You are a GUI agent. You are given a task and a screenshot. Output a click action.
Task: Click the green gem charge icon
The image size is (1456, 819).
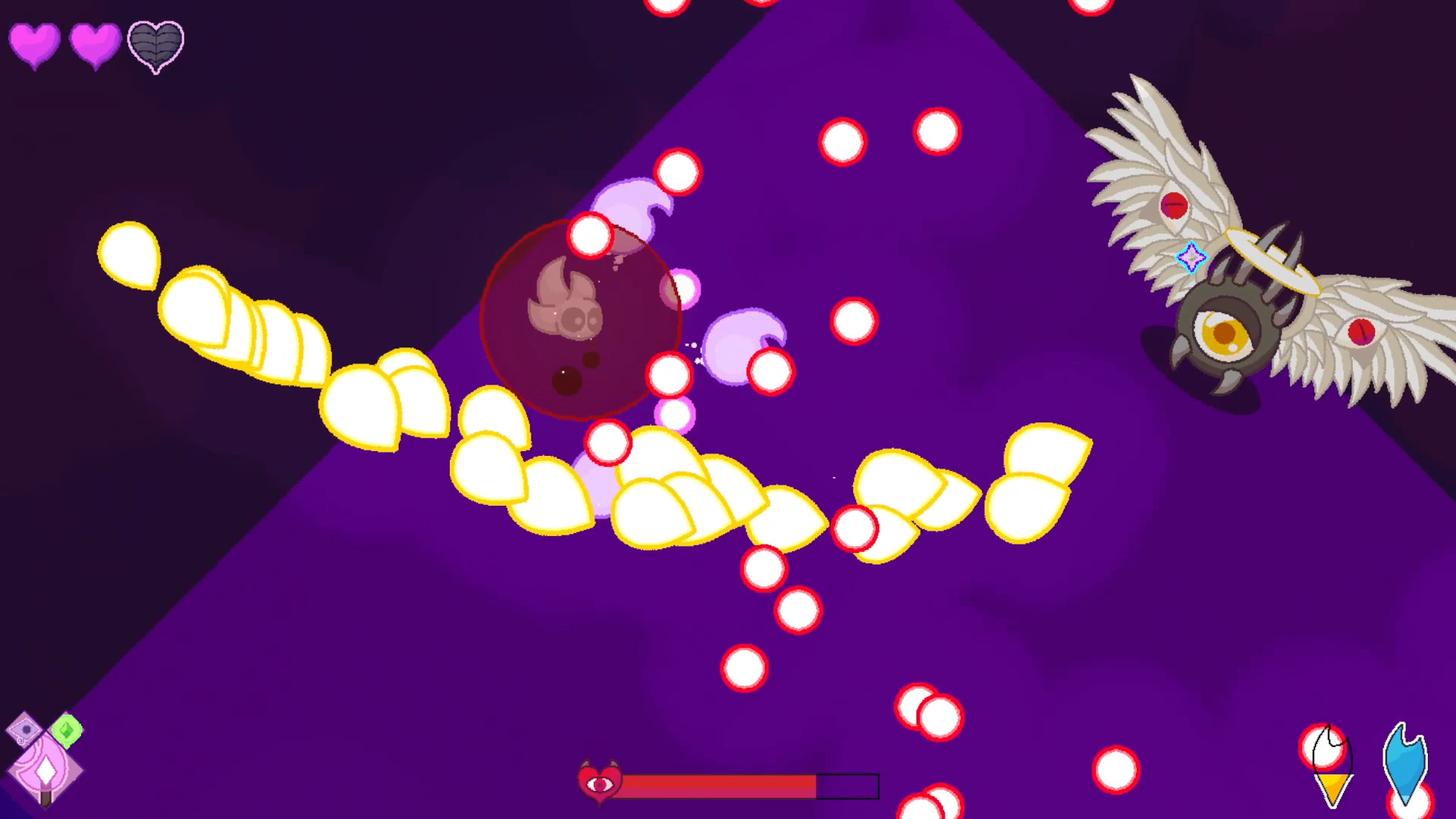point(67,730)
